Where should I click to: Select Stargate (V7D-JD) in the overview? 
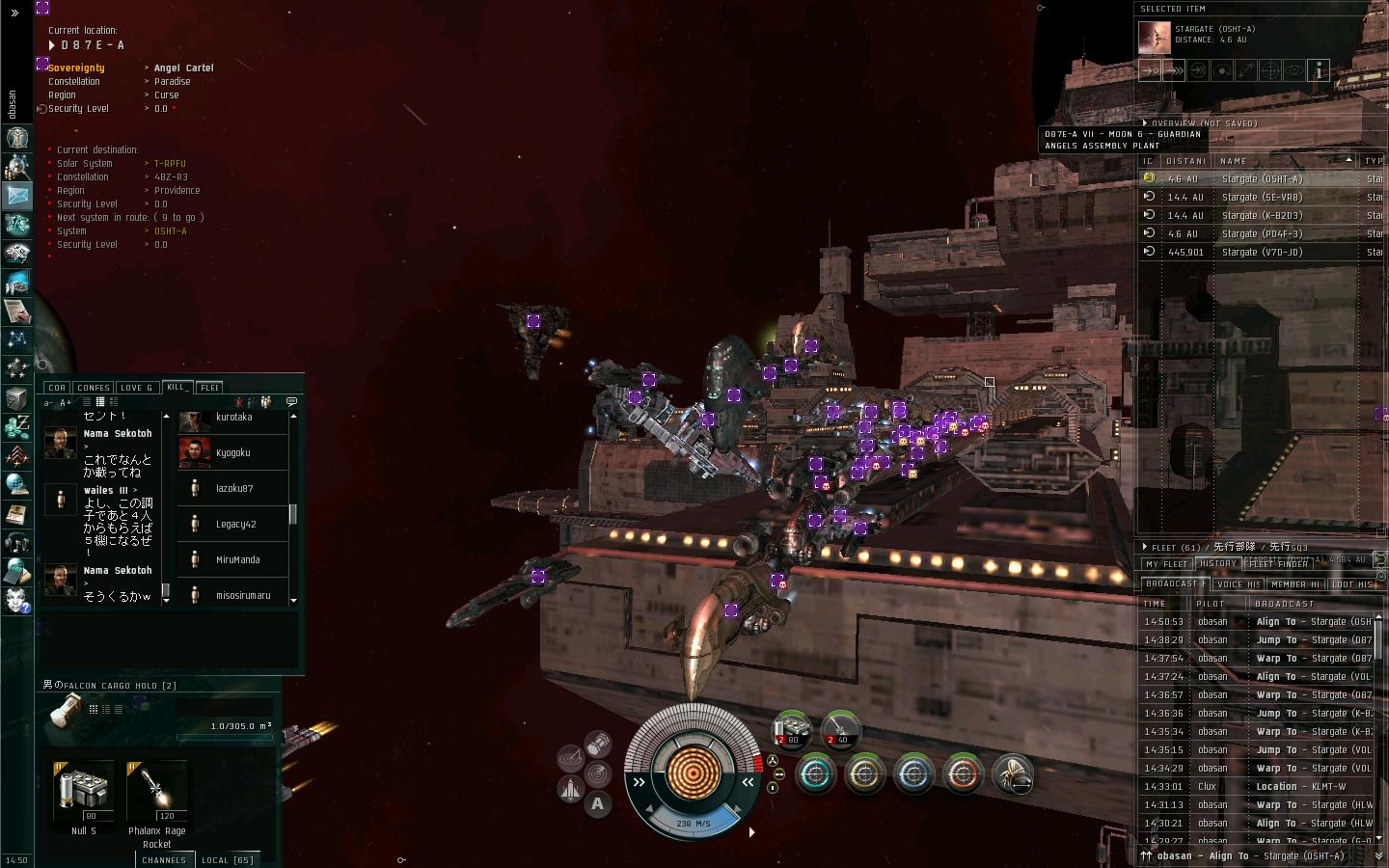(x=1262, y=252)
